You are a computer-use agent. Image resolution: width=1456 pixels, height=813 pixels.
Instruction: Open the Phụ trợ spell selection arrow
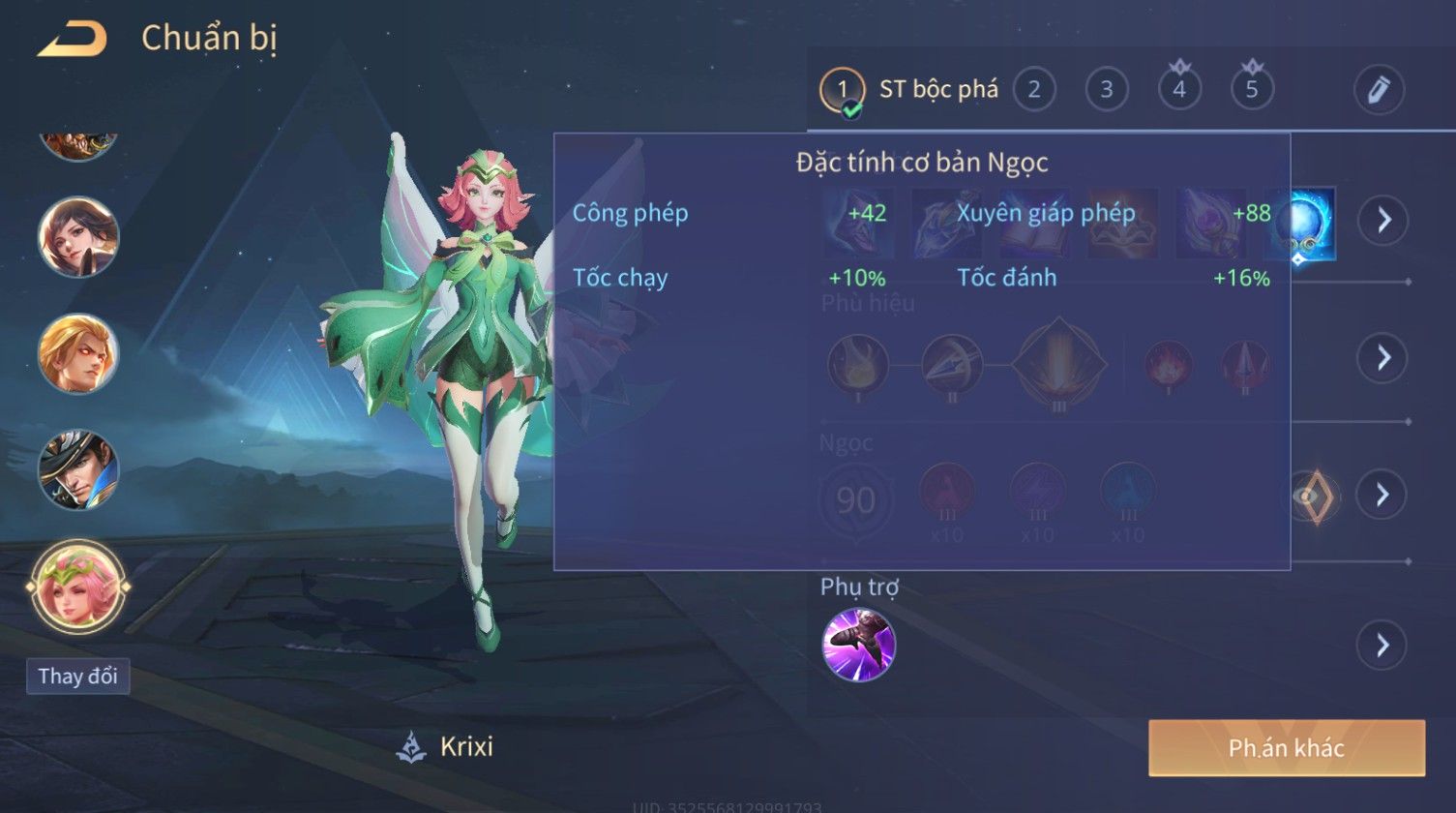click(1382, 645)
